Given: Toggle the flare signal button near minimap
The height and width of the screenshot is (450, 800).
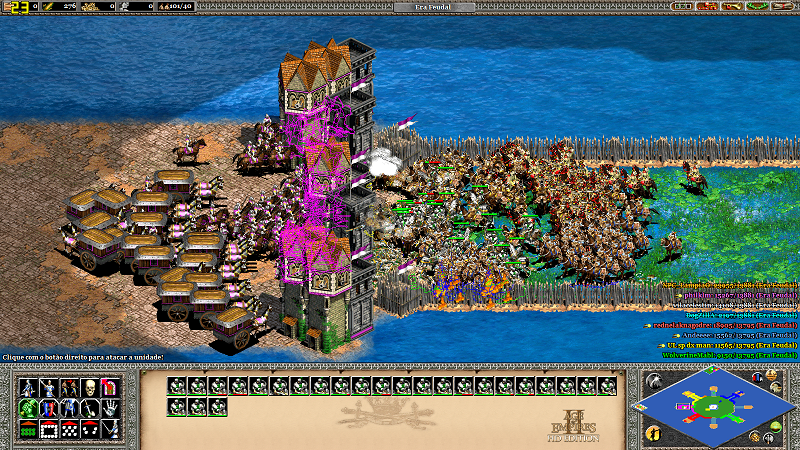Looking at the screenshot, I should [x=652, y=381].
